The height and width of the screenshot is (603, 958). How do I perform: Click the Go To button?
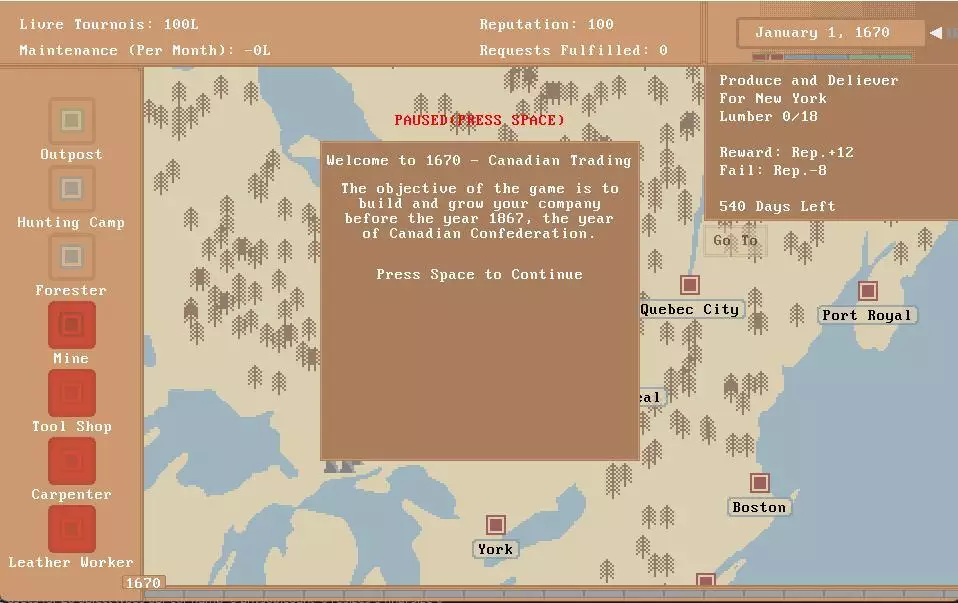(x=735, y=241)
